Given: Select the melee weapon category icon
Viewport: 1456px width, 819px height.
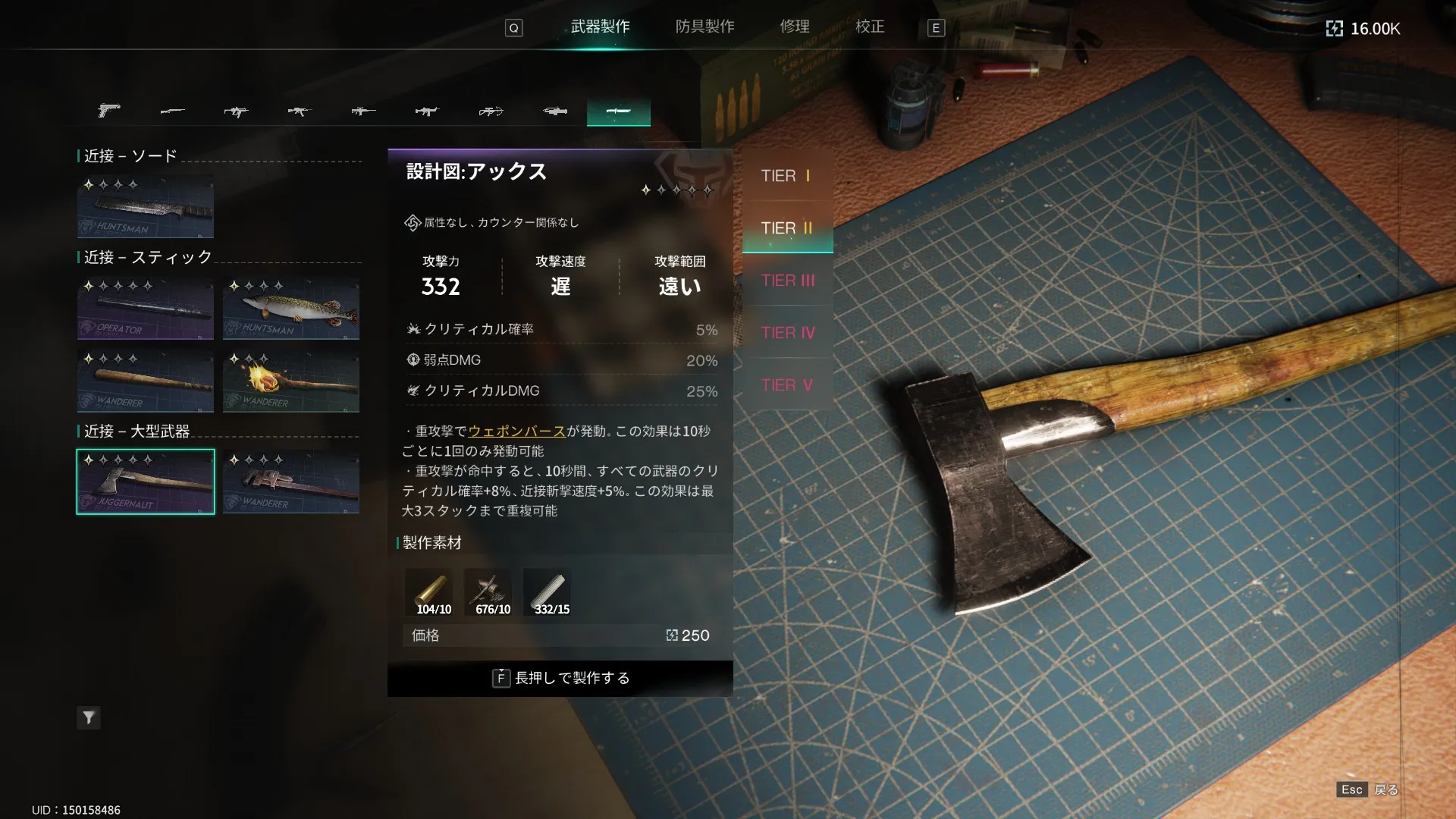Looking at the screenshot, I should pos(618,111).
